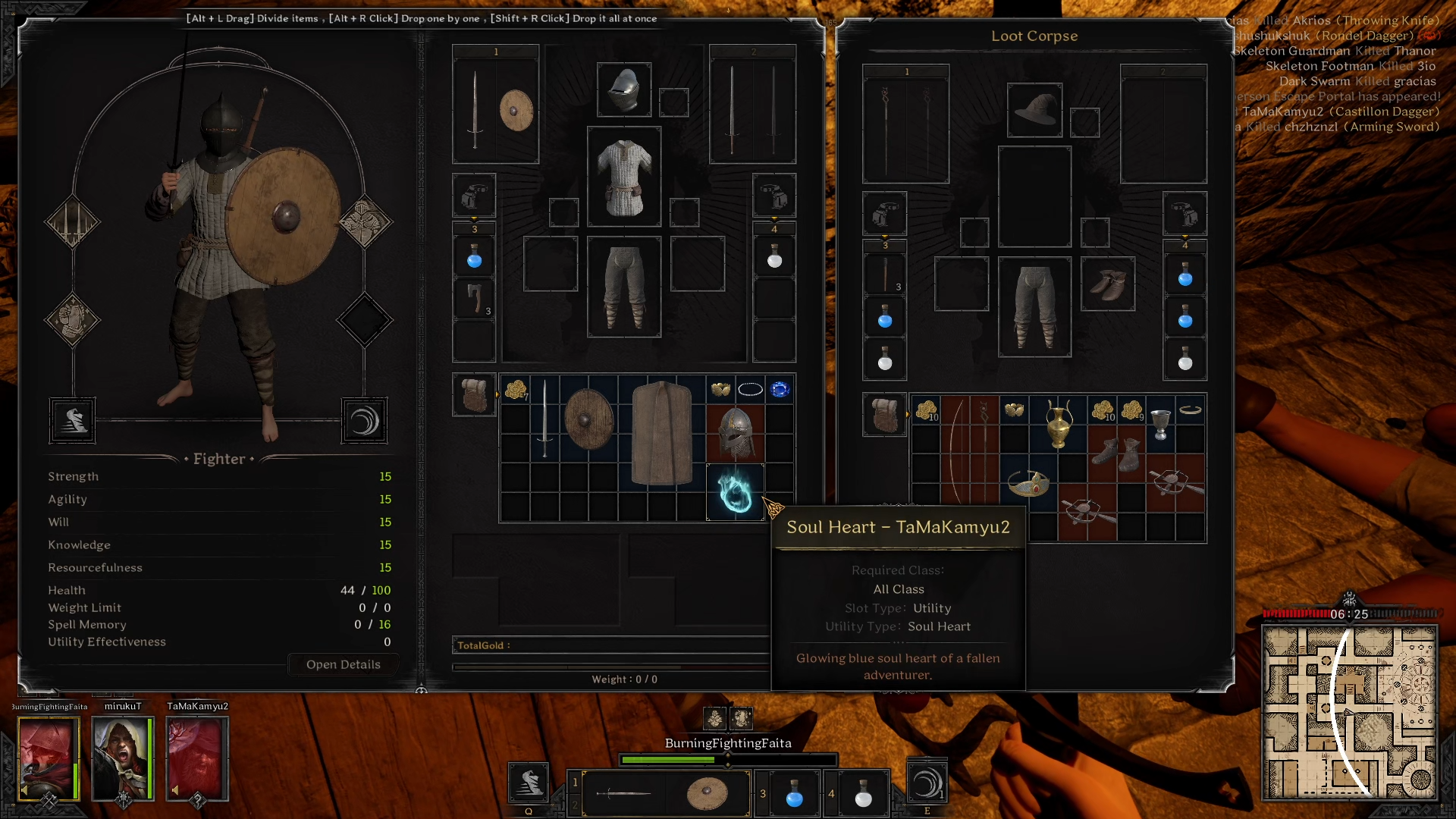
Task: Grab the jeweled gold crown from corpse
Action: (1028, 484)
